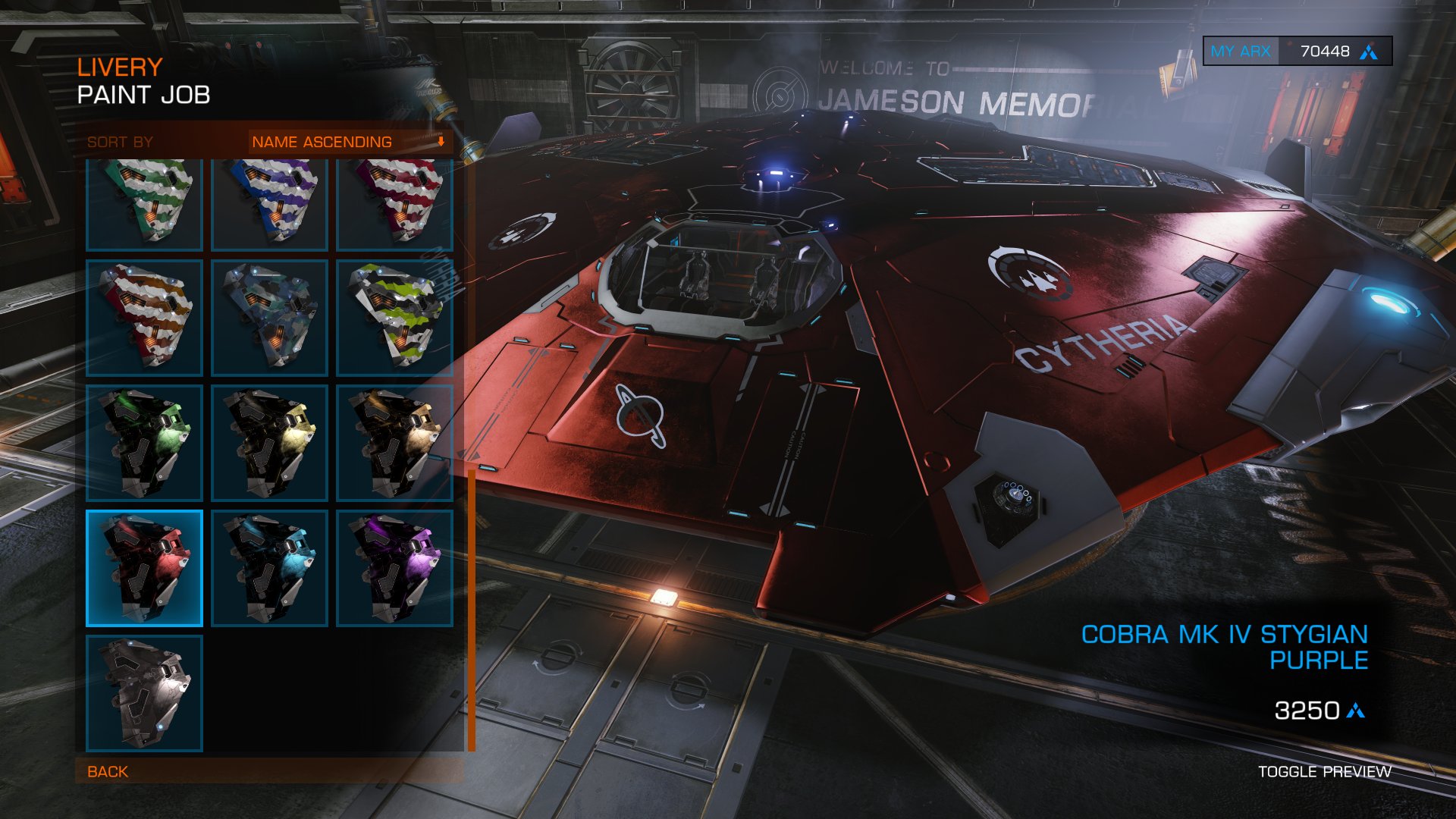Select the Stygian orange paint job
1456x819 pixels.
tap(394, 443)
